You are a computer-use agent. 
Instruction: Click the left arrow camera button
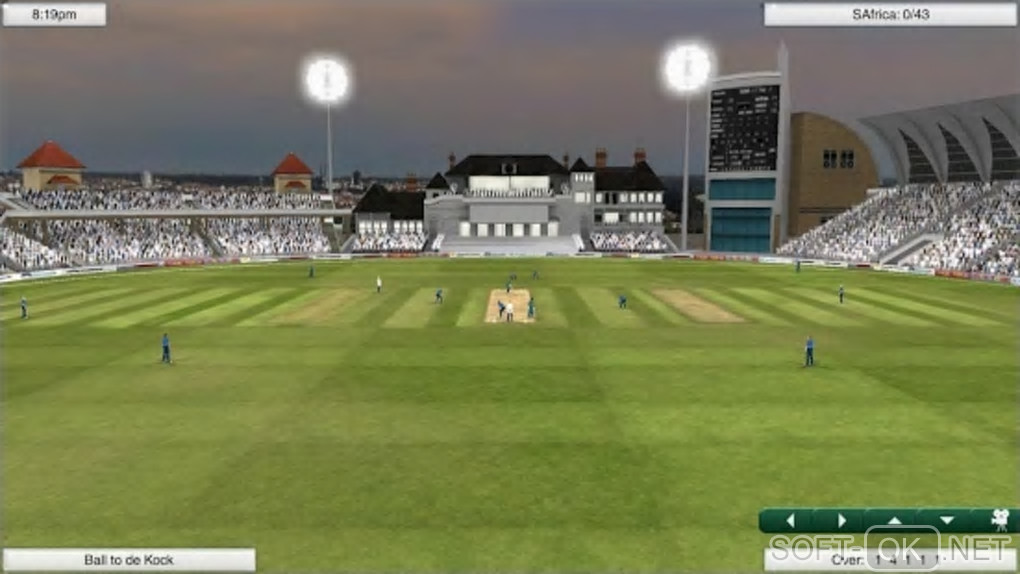point(790,520)
